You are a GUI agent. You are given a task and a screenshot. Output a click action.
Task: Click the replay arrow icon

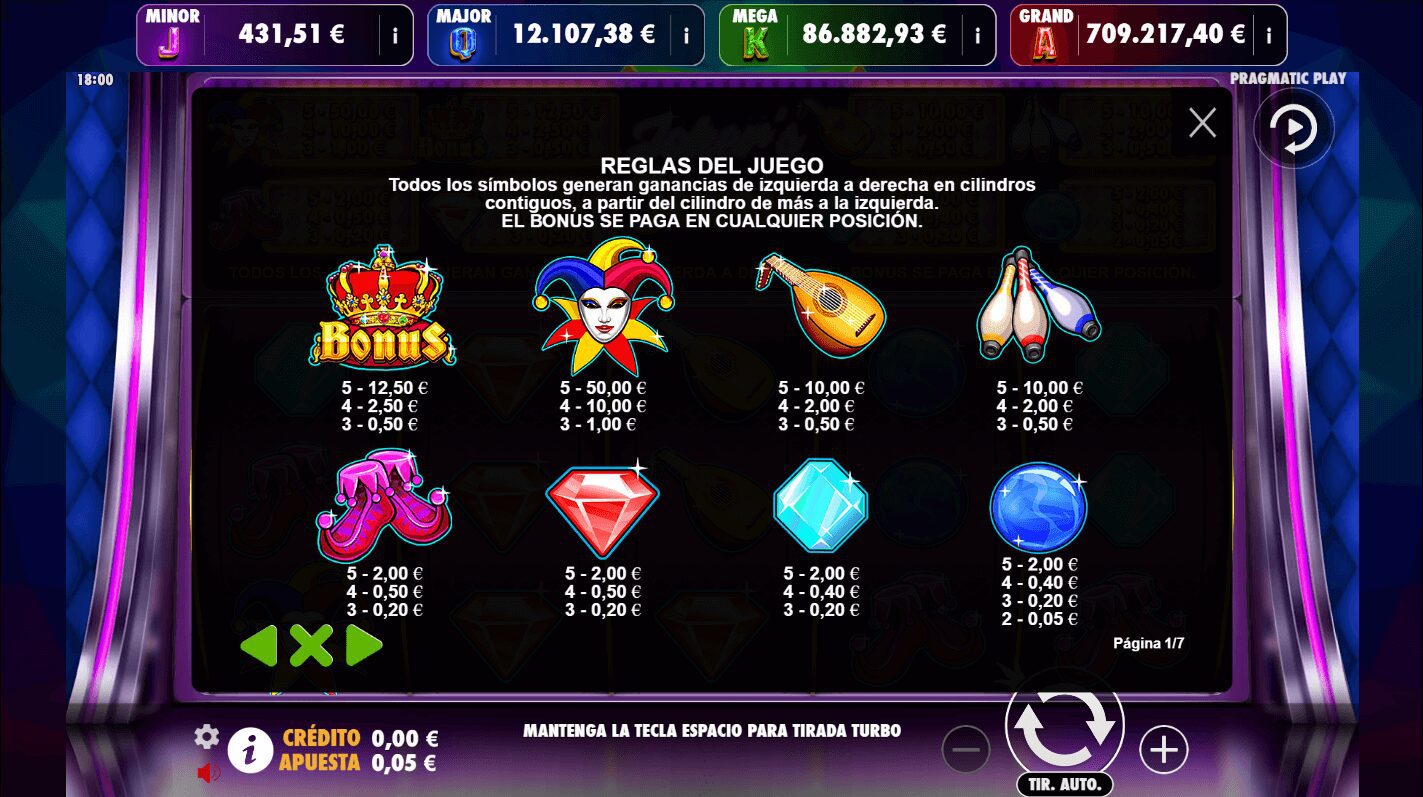coord(1294,128)
